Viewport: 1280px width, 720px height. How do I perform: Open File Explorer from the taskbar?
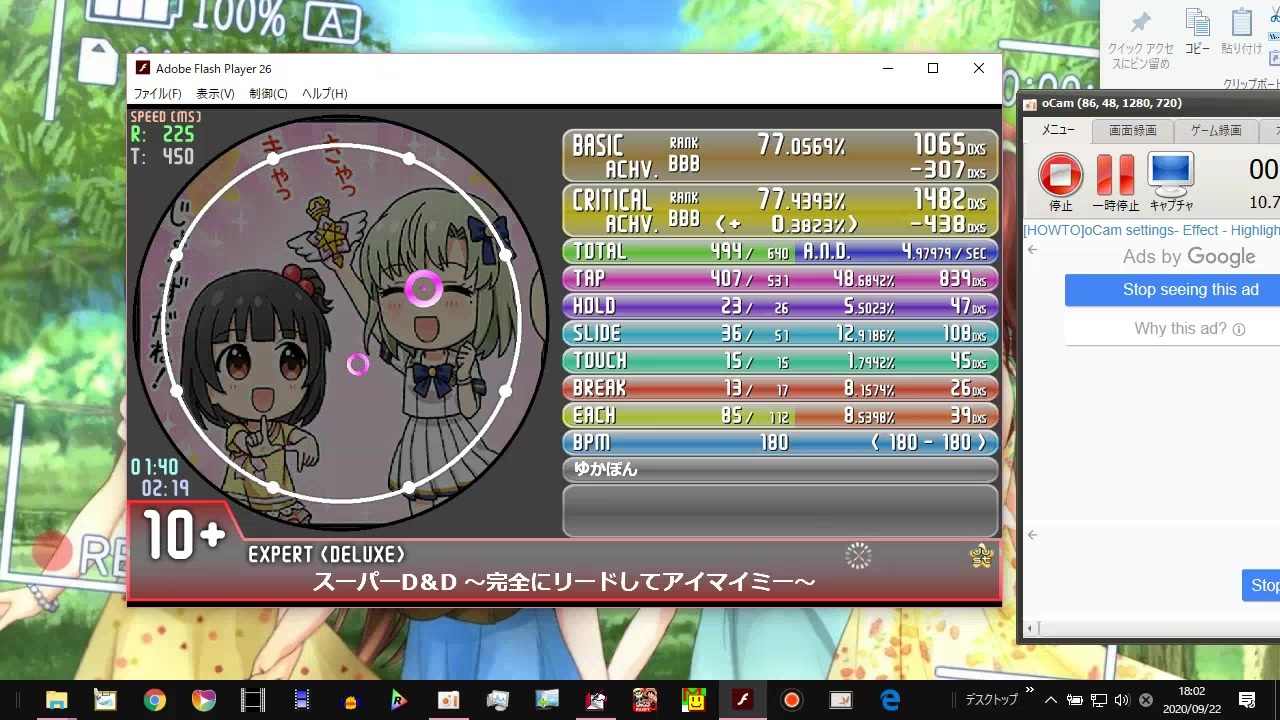(57, 699)
